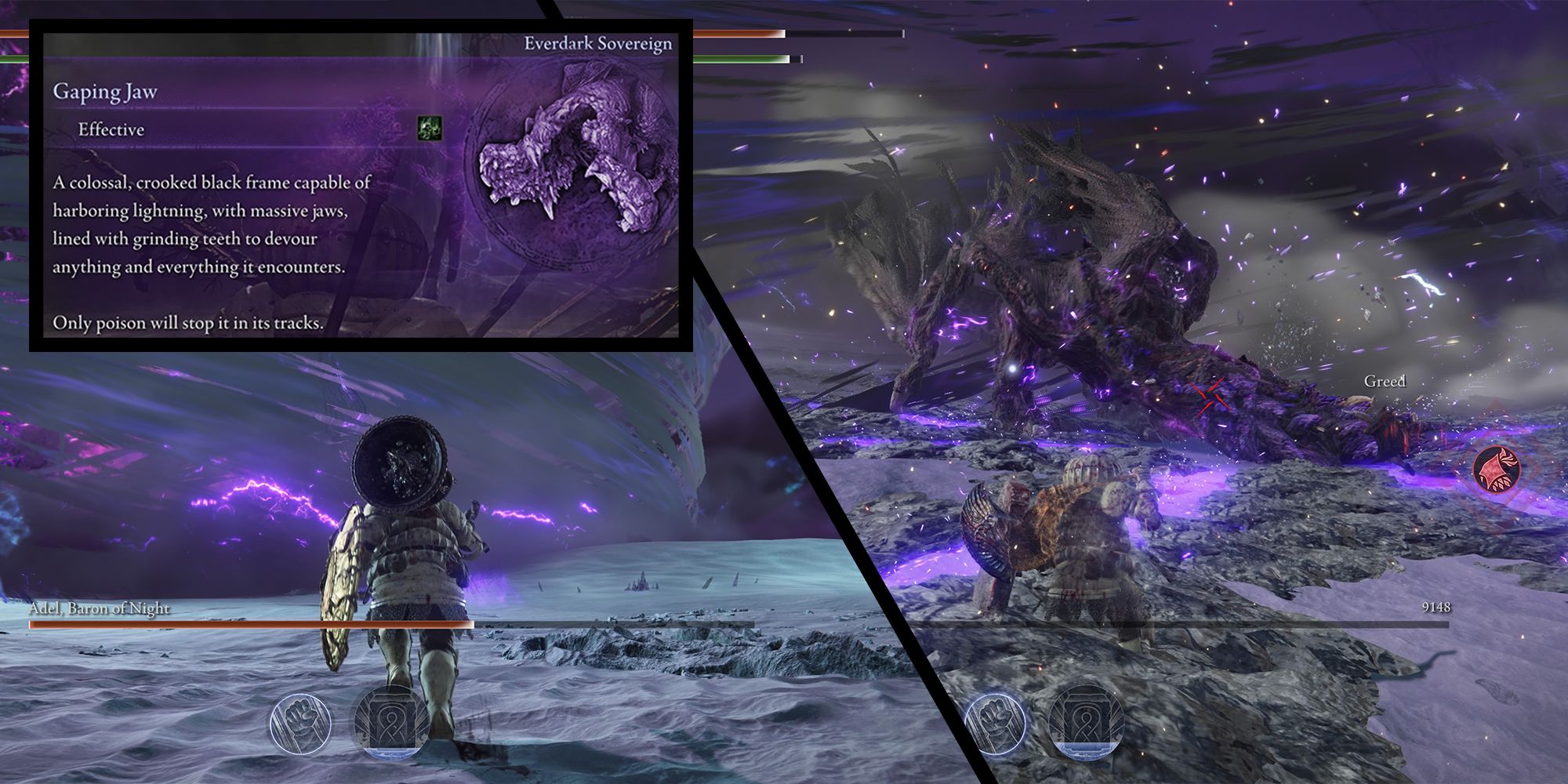The width and height of the screenshot is (1568, 784).
Task: Expand the Everdark Sovereign details header
Action: coord(599,44)
